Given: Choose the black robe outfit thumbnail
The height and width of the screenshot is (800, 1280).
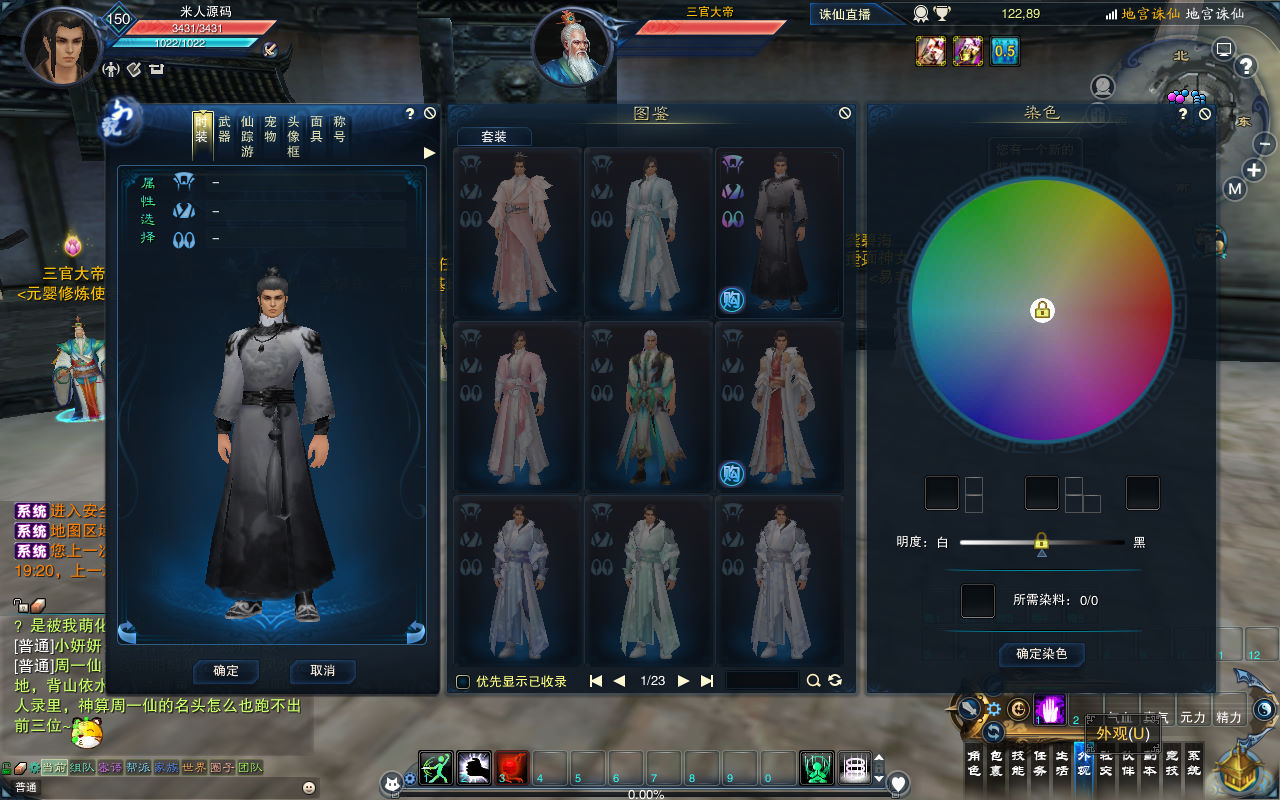Looking at the screenshot, I should [x=779, y=232].
